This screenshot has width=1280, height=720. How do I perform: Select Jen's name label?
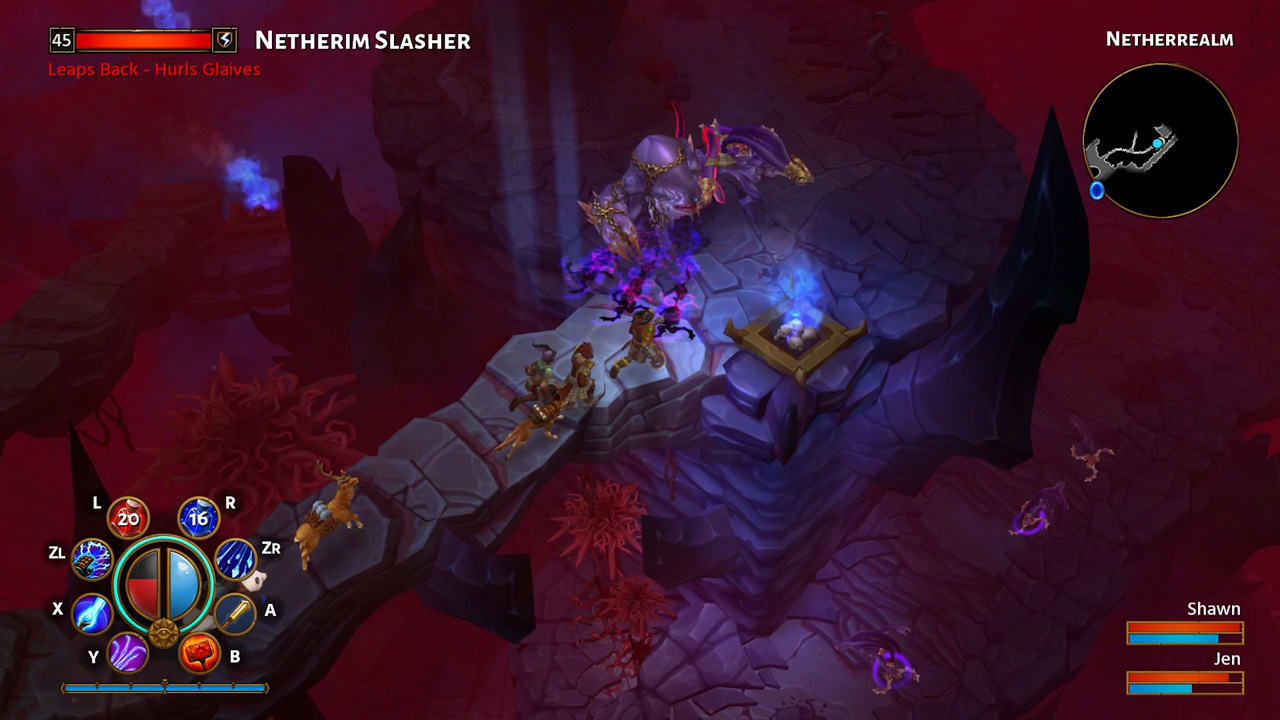coord(1227,659)
